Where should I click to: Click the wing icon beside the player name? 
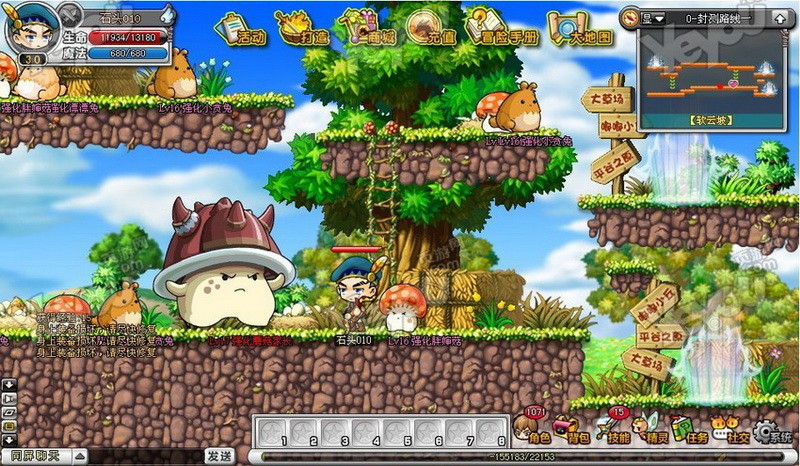point(167,15)
